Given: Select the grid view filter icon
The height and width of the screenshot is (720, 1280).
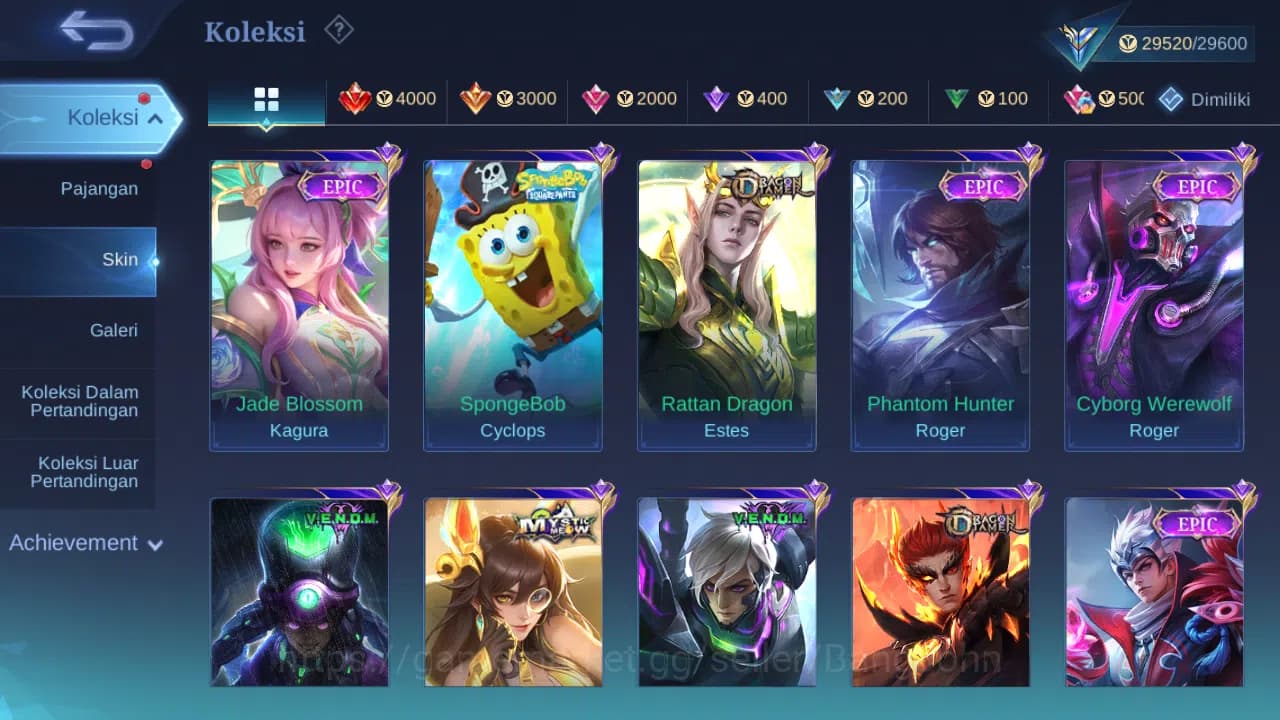Looking at the screenshot, I should point(265,99).
